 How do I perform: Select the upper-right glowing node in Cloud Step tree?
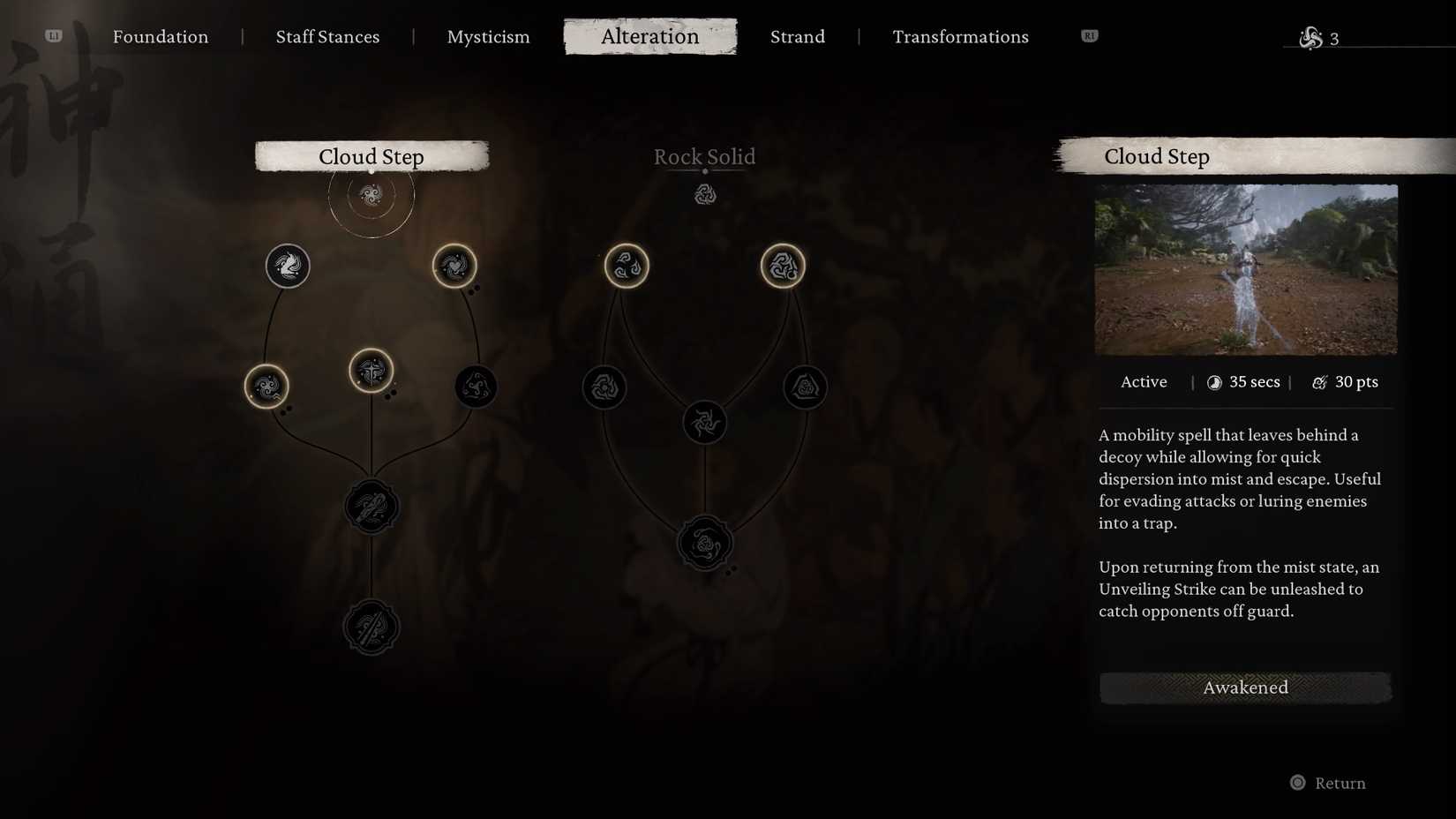(454, 266)
